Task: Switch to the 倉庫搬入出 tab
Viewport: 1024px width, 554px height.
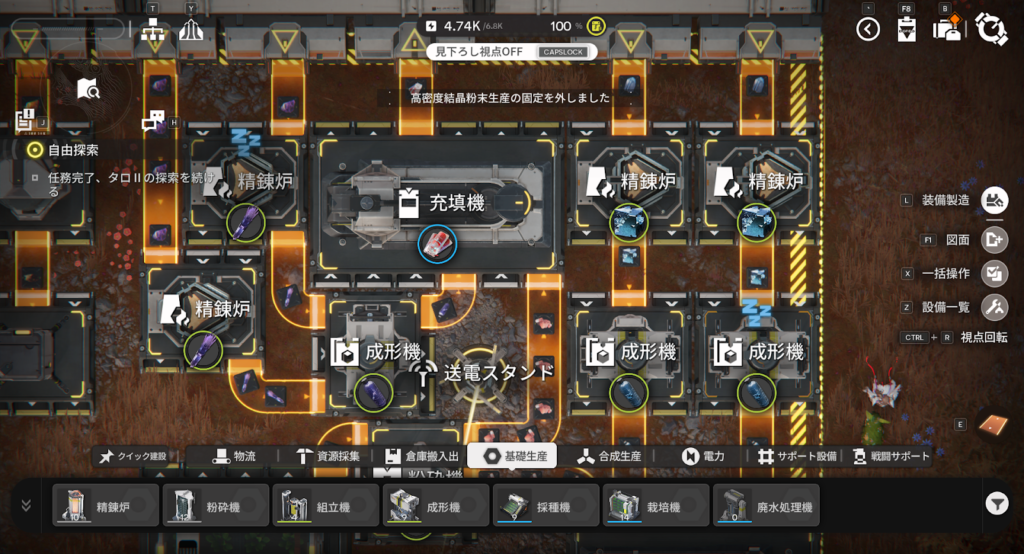Action: [422, 456]
